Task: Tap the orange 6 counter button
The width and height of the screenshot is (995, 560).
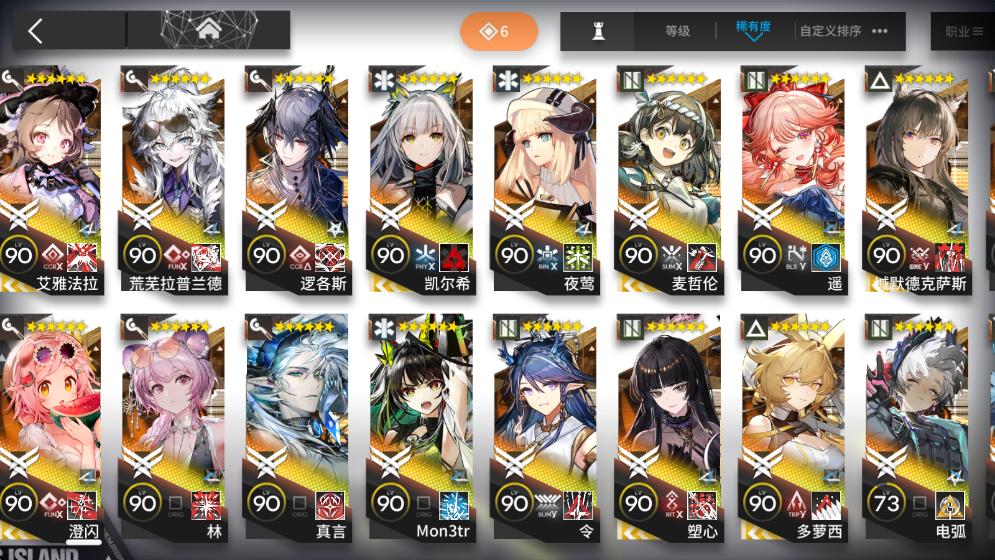Action: point(498,31)
